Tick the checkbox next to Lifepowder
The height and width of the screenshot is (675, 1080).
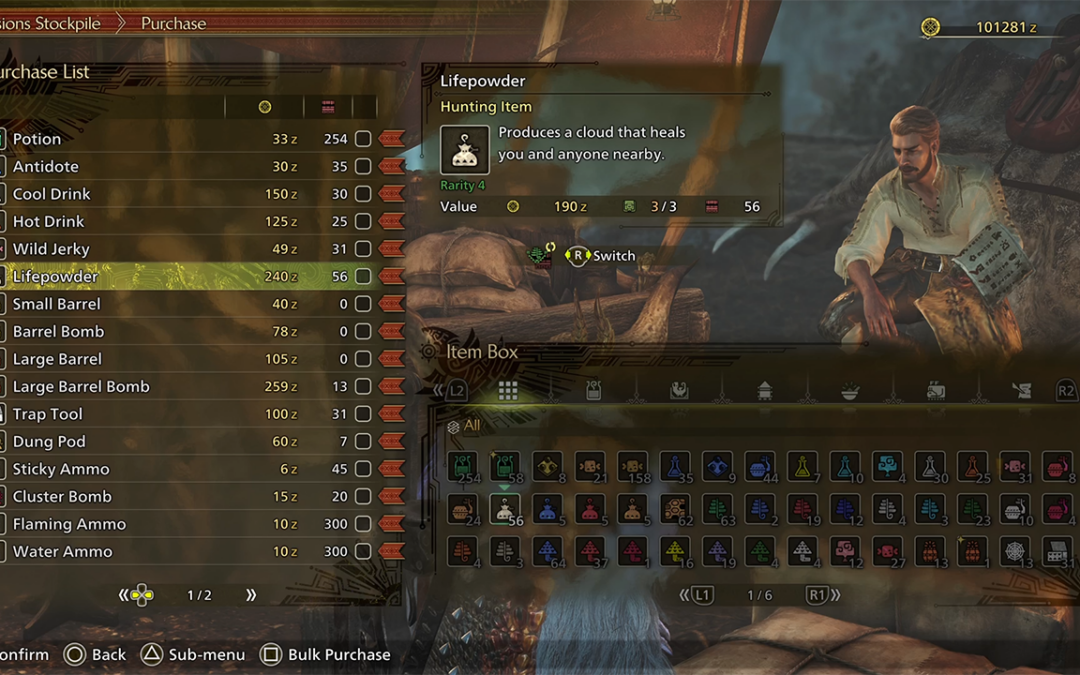(x=363, y=277)
